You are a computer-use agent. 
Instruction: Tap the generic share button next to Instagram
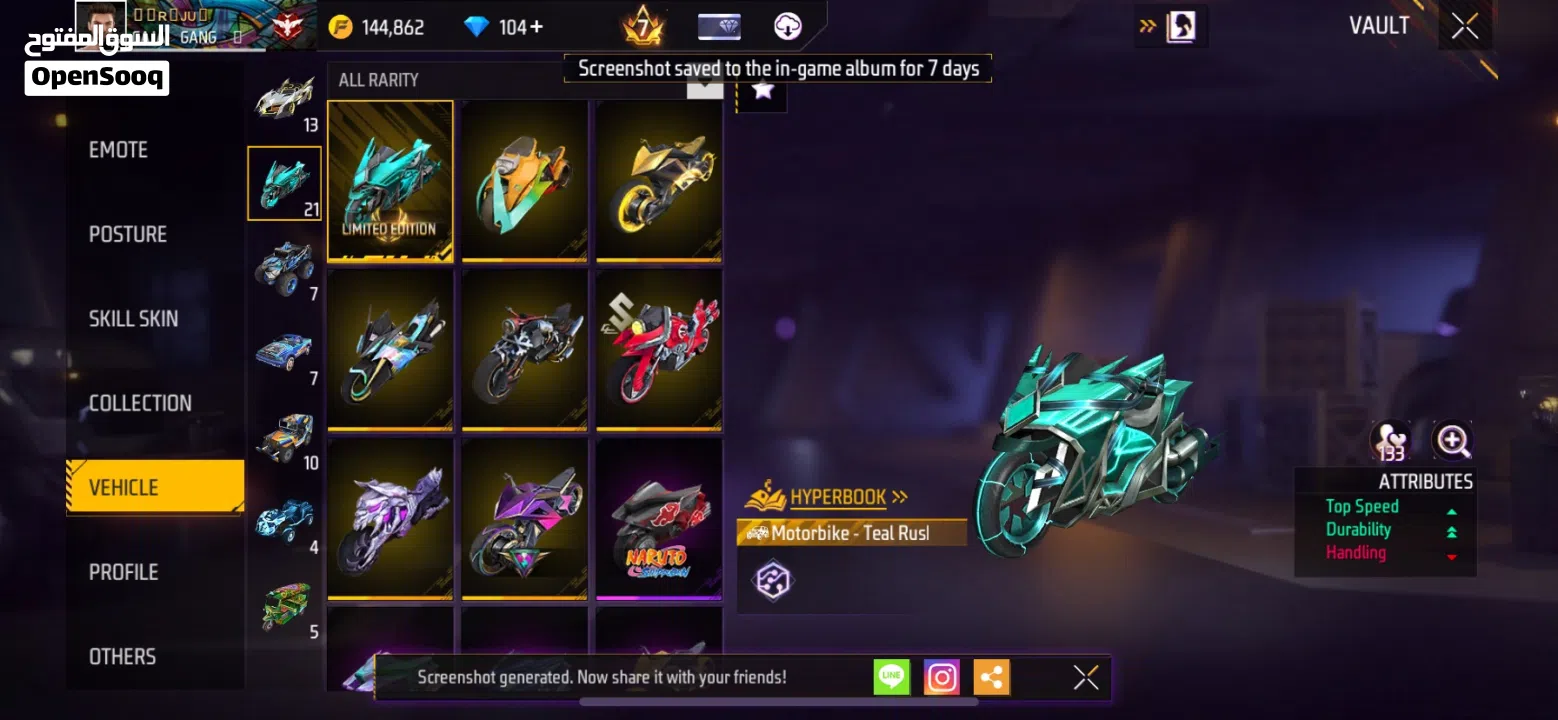coord(991,677)
